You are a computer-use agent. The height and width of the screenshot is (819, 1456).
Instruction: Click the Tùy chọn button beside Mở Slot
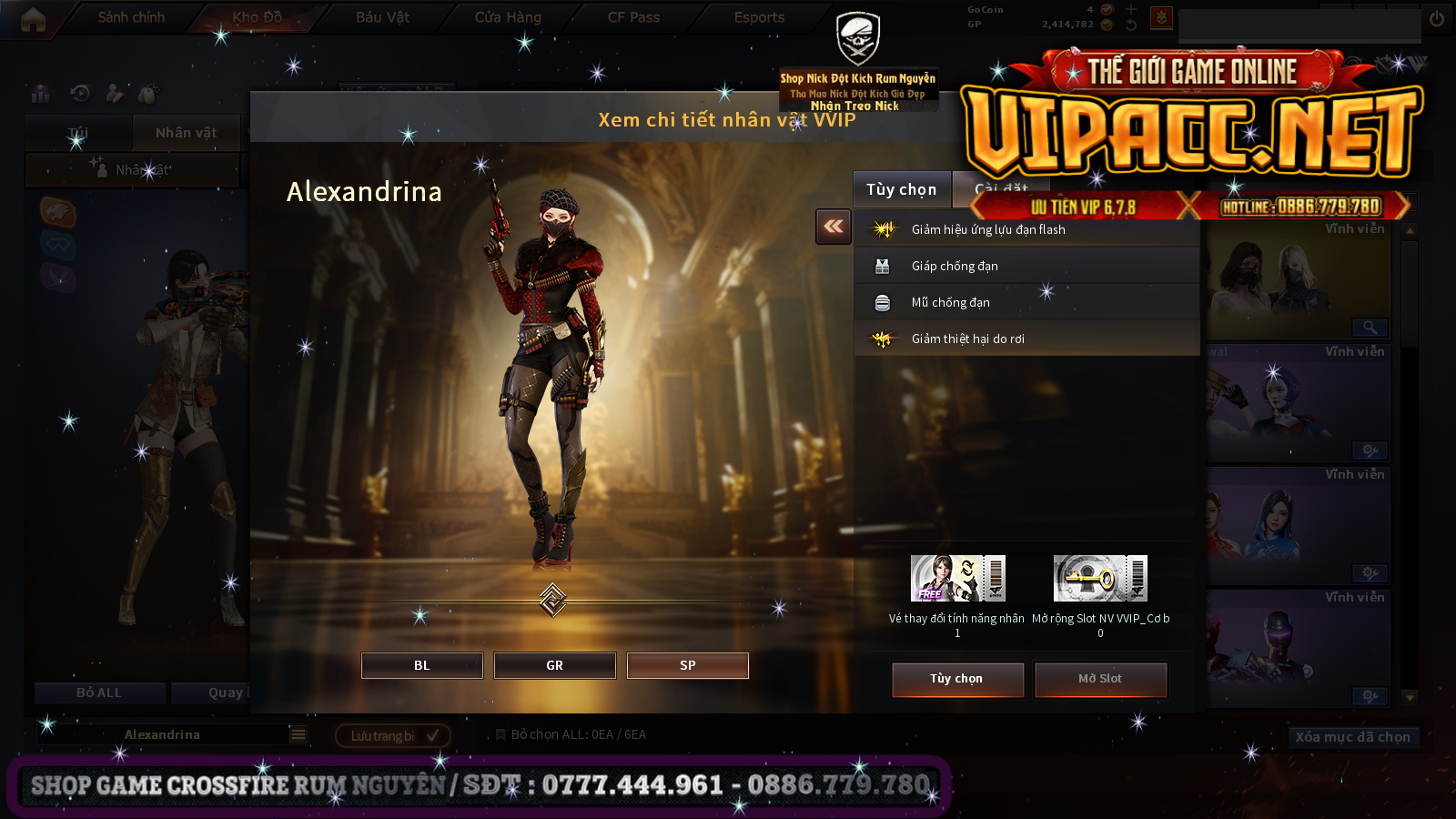coord(957,679)
